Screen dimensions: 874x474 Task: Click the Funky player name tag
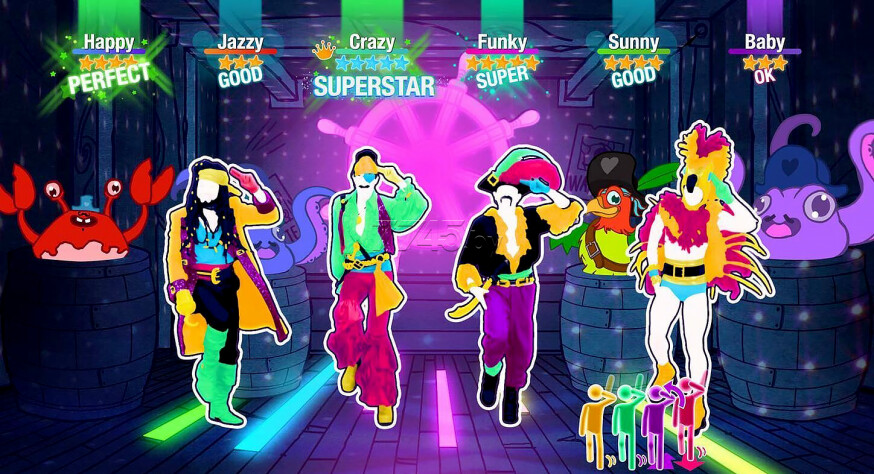tap(502, 42)
